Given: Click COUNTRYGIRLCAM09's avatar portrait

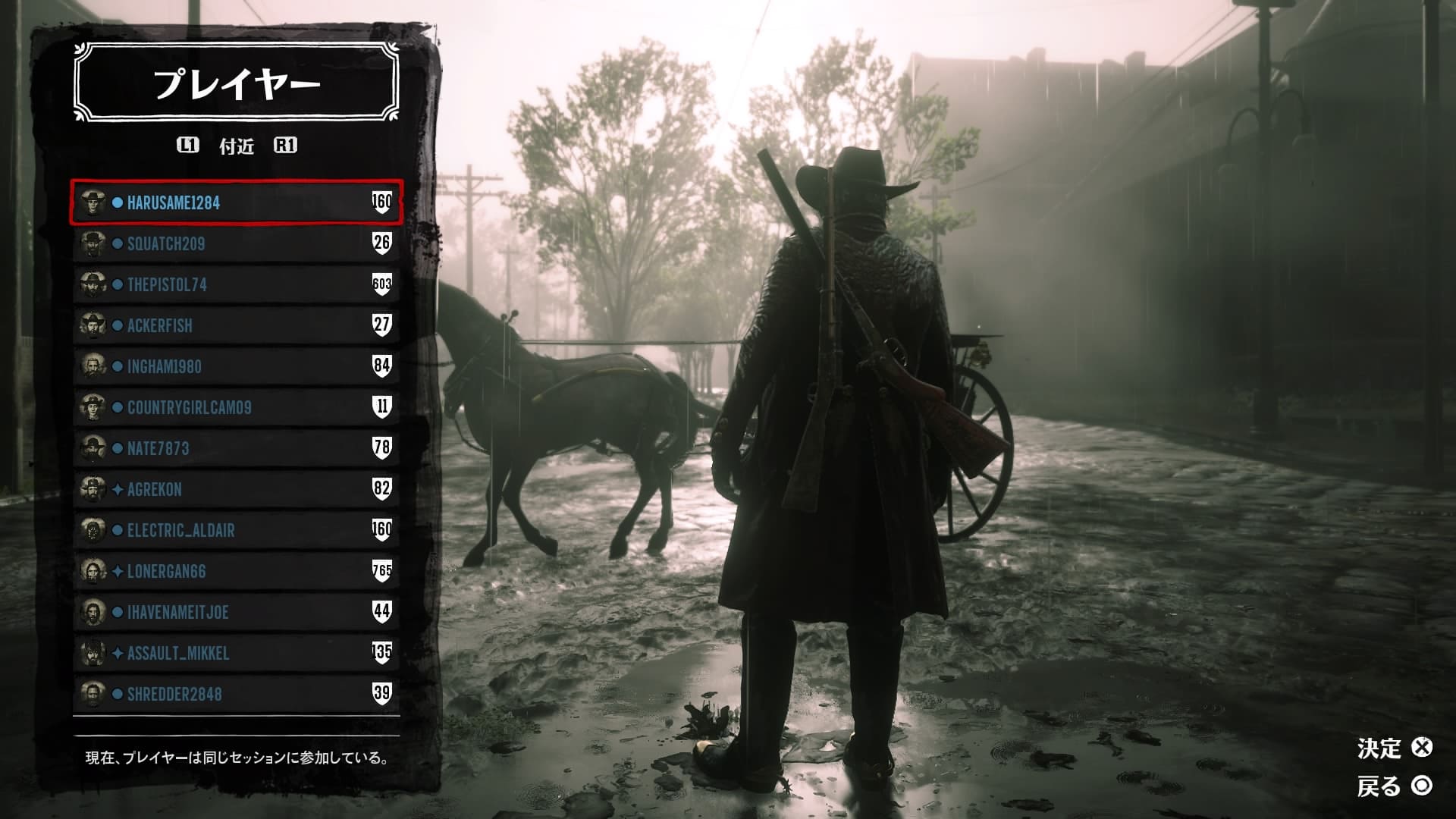Looking at the screenshot, I should point(93,408).
